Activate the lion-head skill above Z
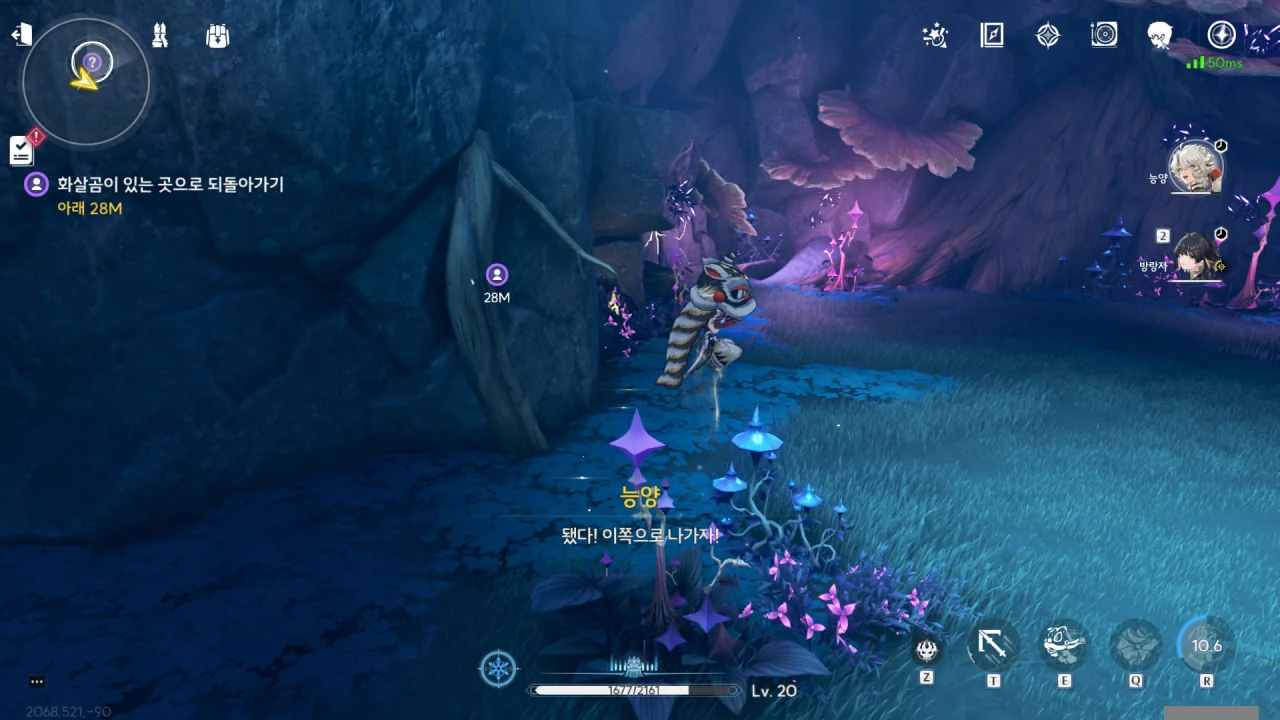1280x720 pixels. tap(927, 650)
